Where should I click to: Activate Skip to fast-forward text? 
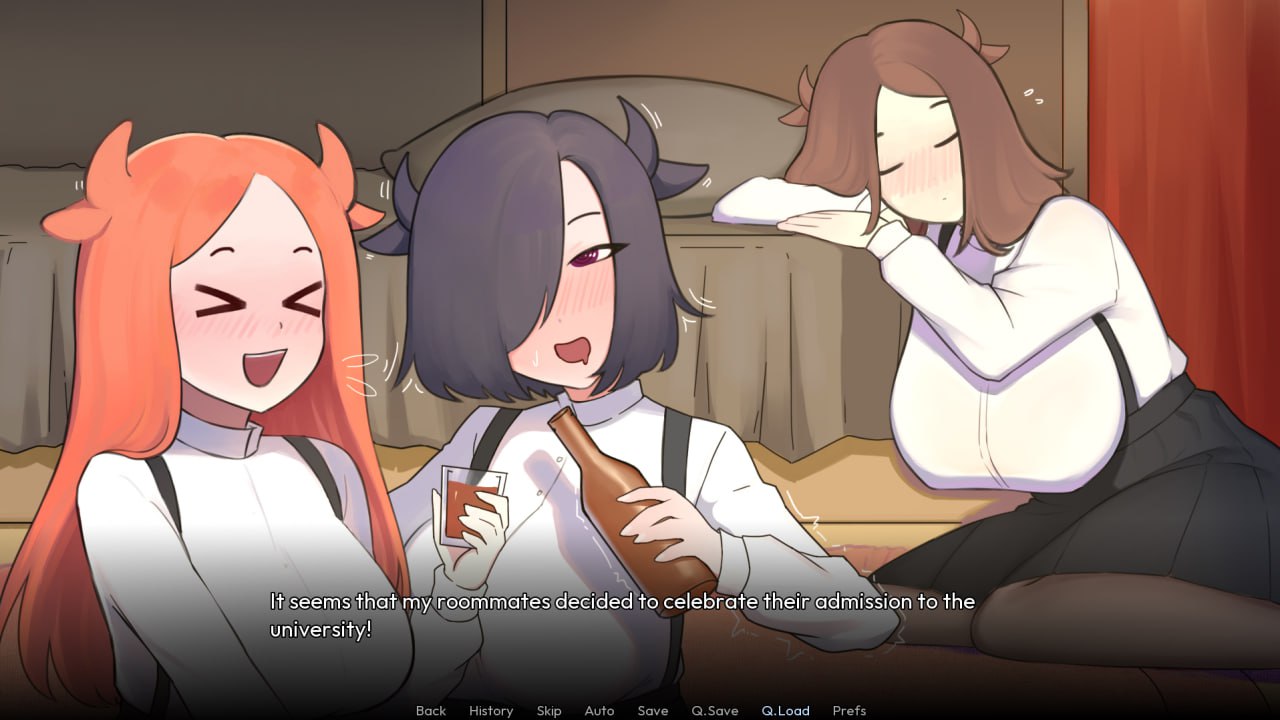pyautogui.click(x=549, y=711)
